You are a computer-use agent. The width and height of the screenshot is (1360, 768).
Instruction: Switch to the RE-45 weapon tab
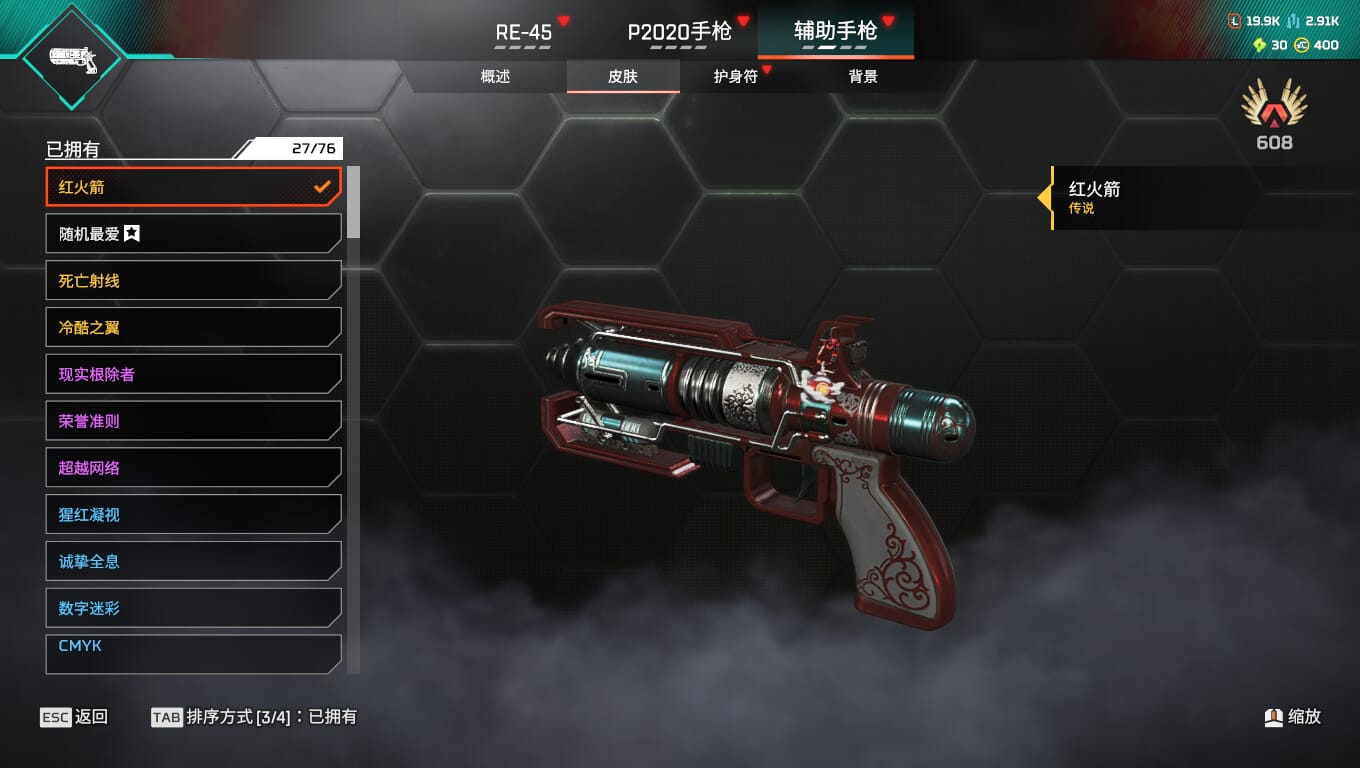click(x=524, y=32)
